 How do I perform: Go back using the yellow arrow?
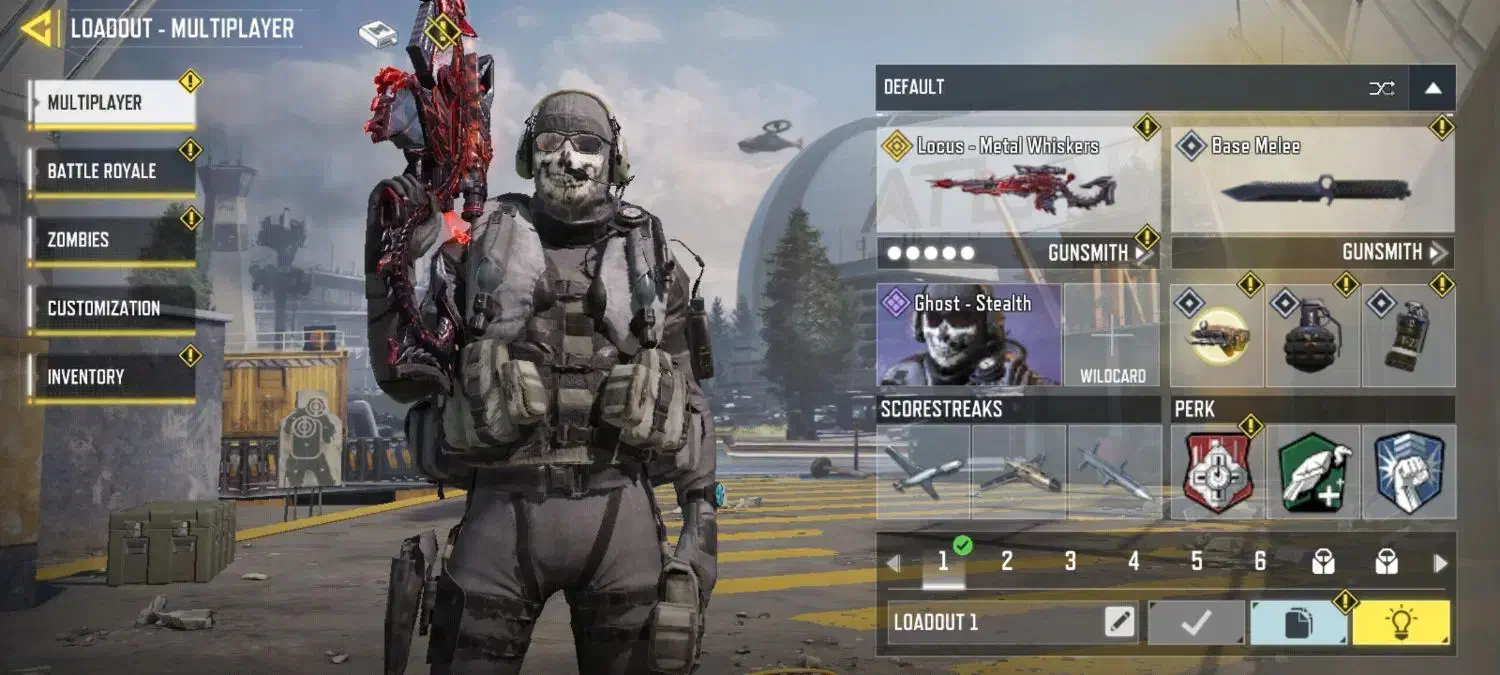pos(38,28)
